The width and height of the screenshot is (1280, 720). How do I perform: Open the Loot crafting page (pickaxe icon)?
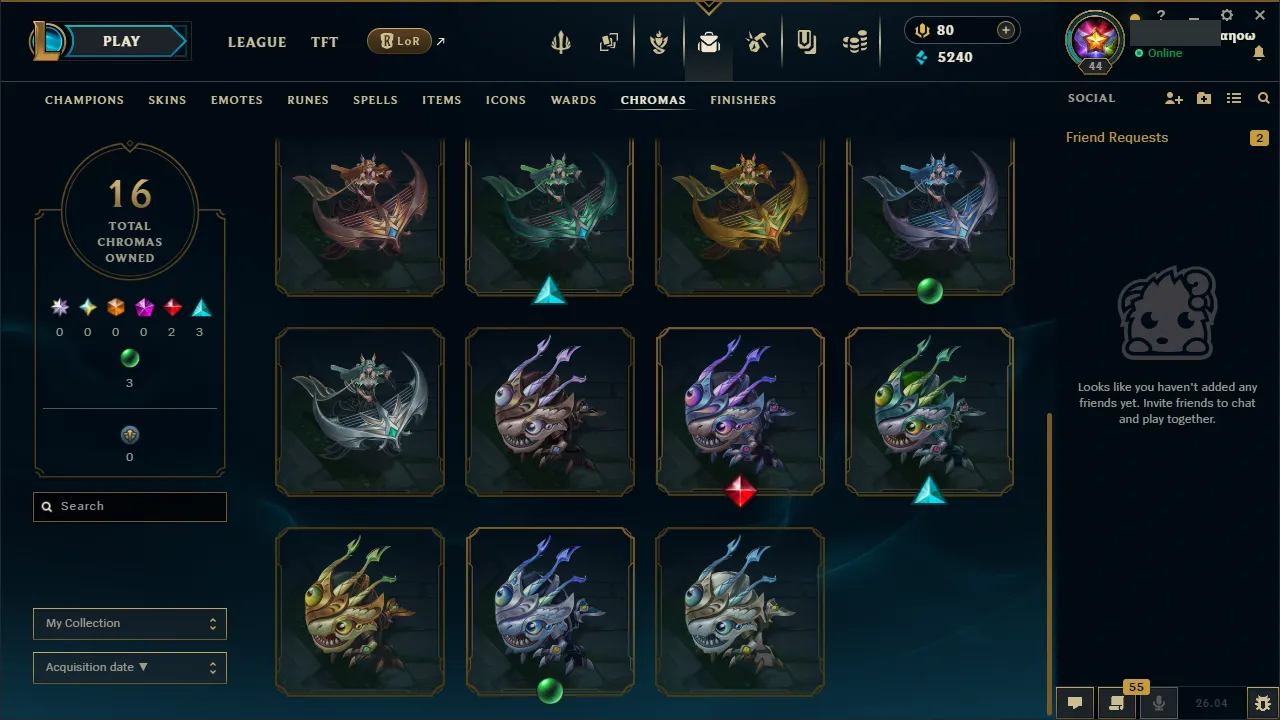point(757,42)
